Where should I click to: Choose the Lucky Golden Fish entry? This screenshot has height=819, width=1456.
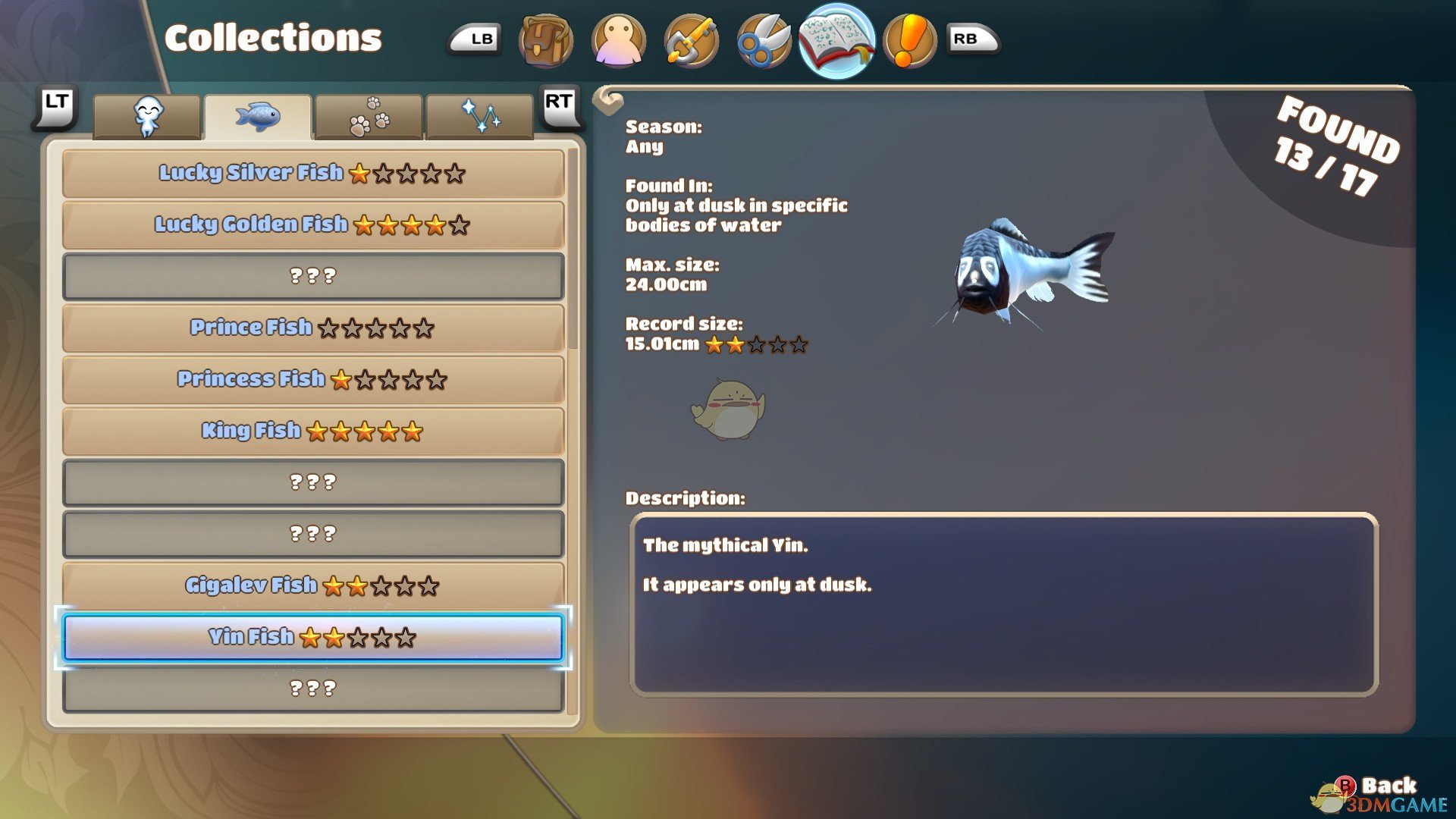[312, 224]
